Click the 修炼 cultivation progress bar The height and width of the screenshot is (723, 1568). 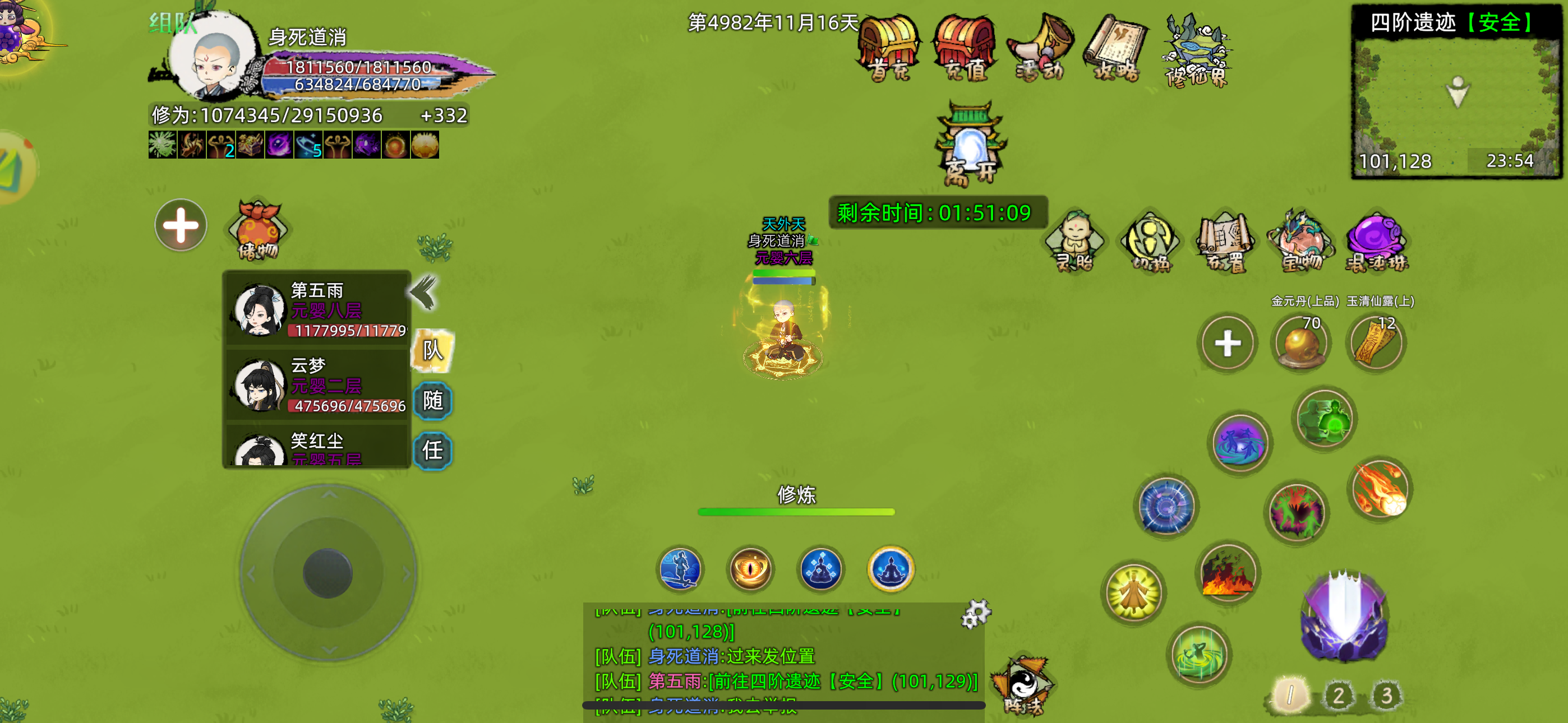click(x=795, y=511)
